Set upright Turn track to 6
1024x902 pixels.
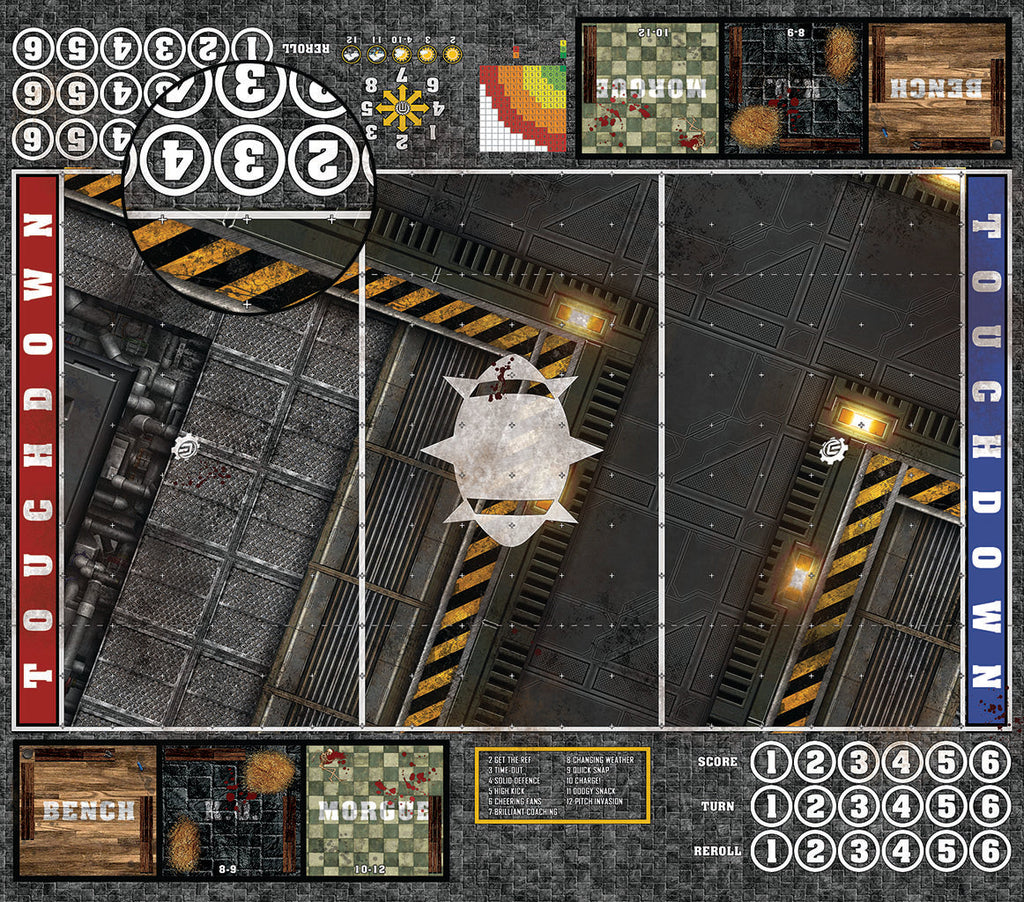pyautogui.click(x=989, y=807)
